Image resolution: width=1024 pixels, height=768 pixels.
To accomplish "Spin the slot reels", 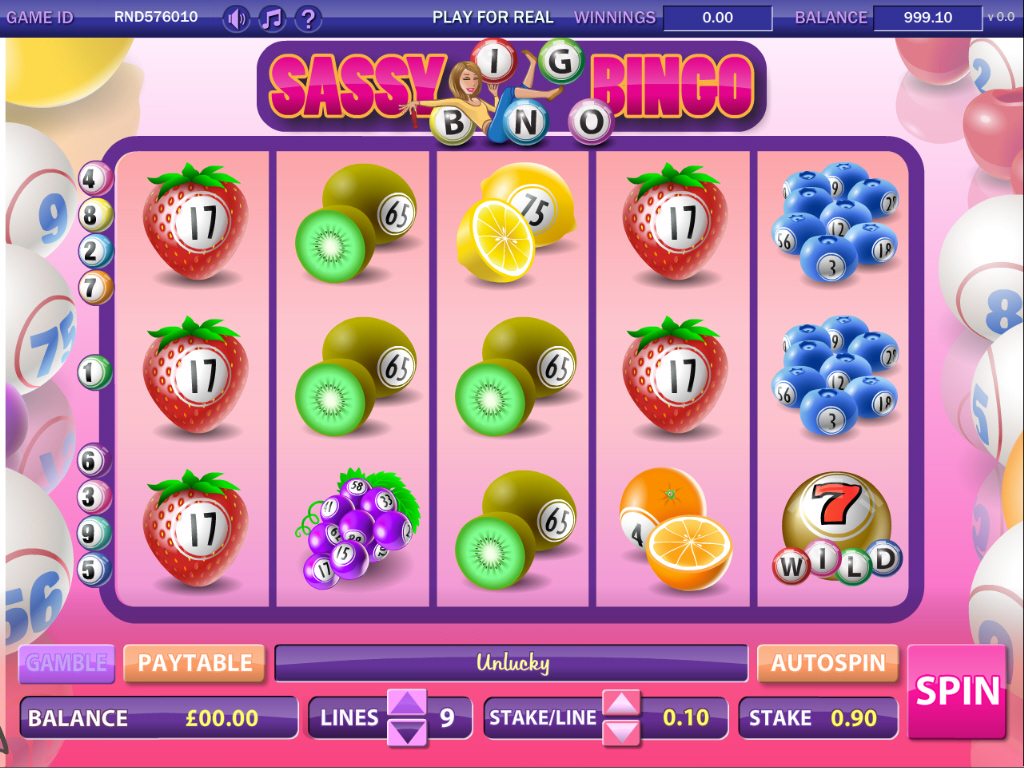I will click(x=957, y=691).
